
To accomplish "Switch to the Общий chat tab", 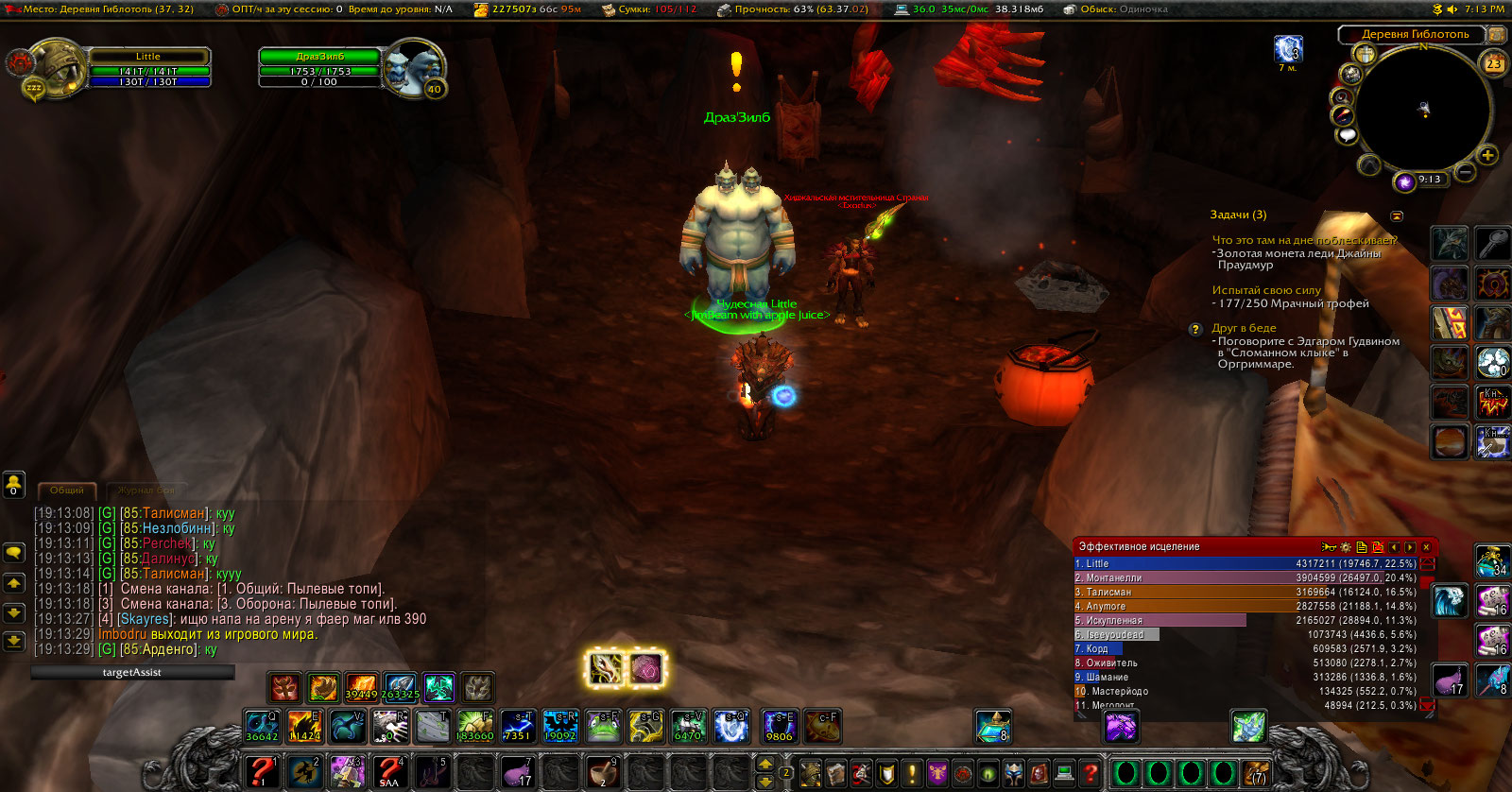I will pos(67,491).
